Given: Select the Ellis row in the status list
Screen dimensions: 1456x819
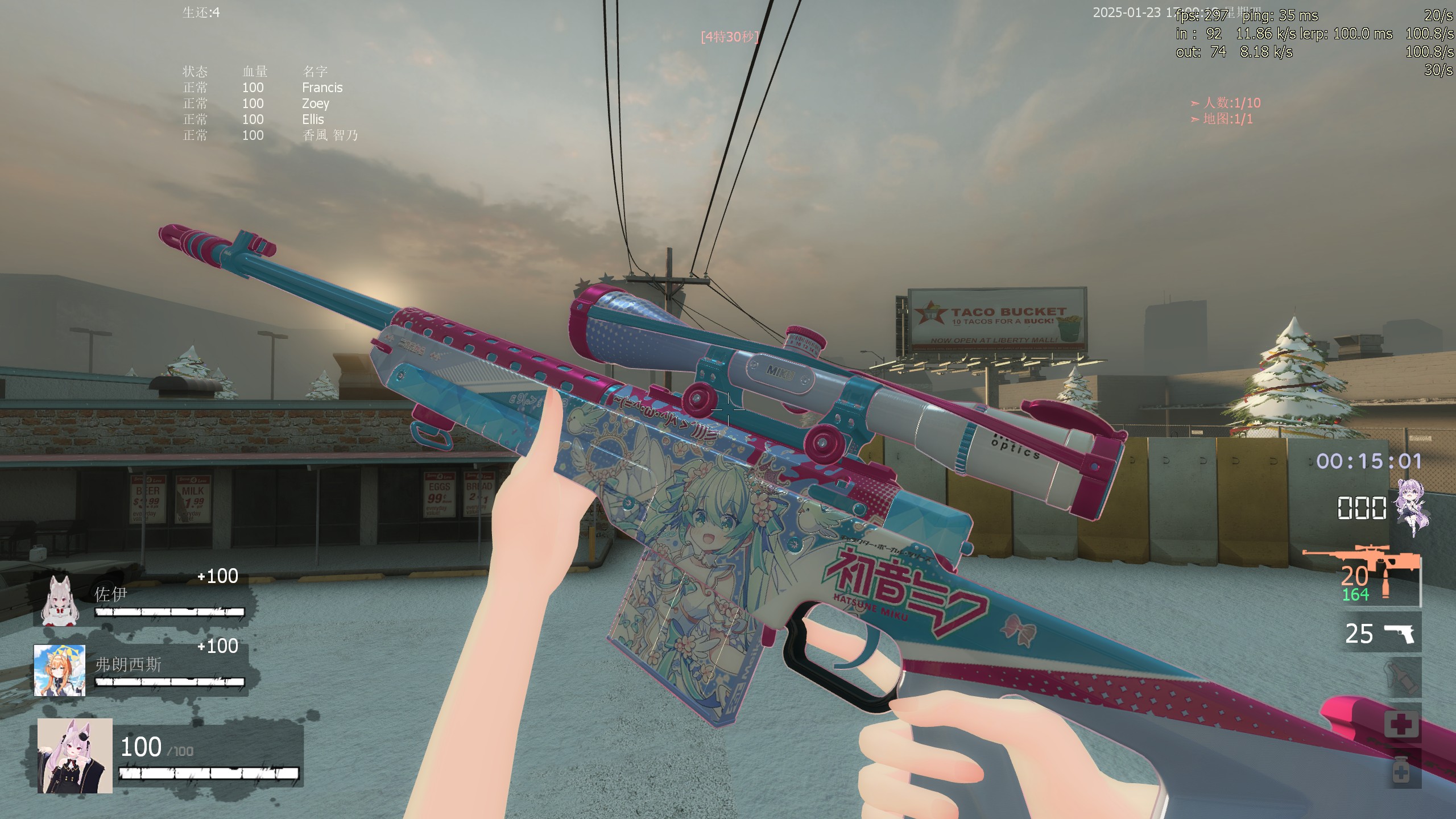Looking at the screenshot, I should 313,119.
